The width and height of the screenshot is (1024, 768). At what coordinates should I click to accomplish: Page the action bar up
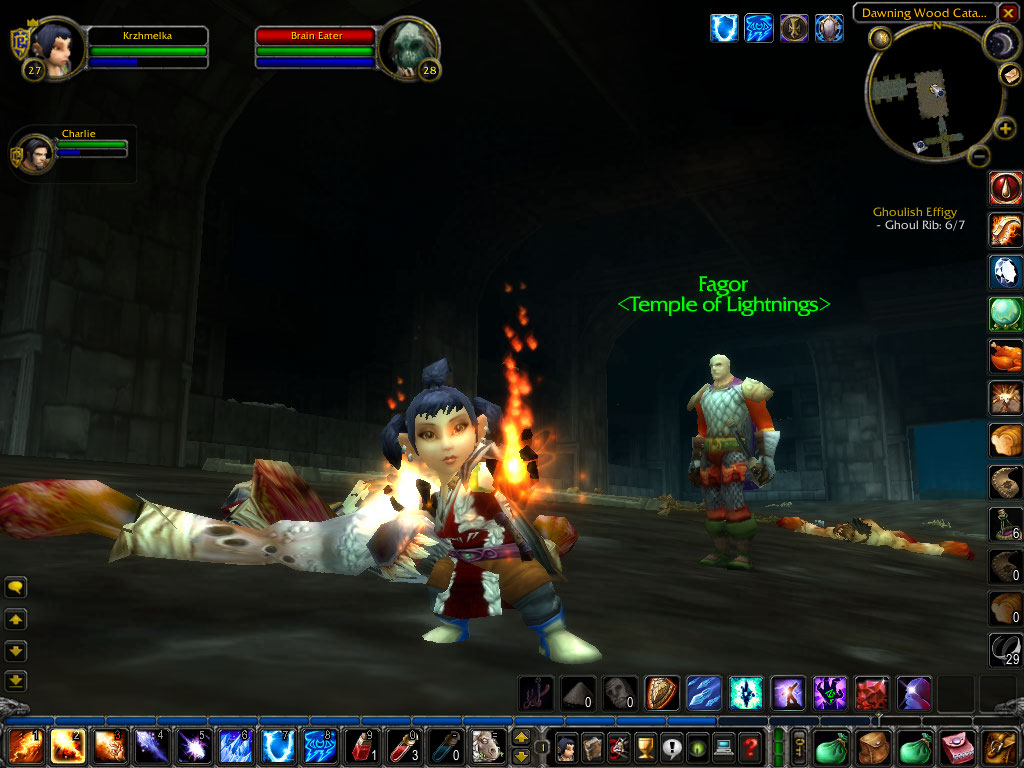521,738
